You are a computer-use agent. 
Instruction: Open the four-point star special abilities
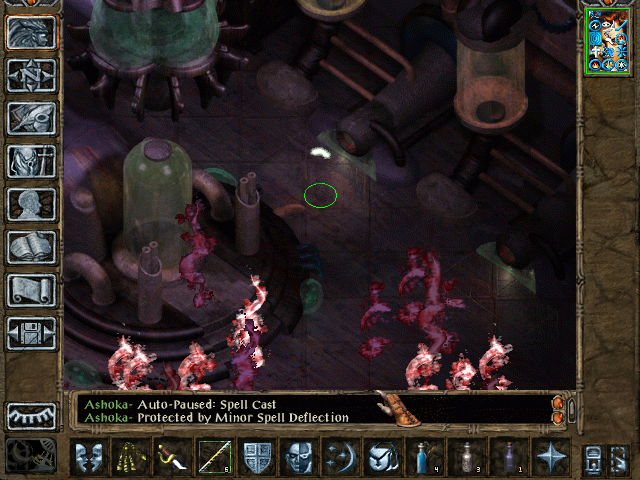[x=551, y=457]
